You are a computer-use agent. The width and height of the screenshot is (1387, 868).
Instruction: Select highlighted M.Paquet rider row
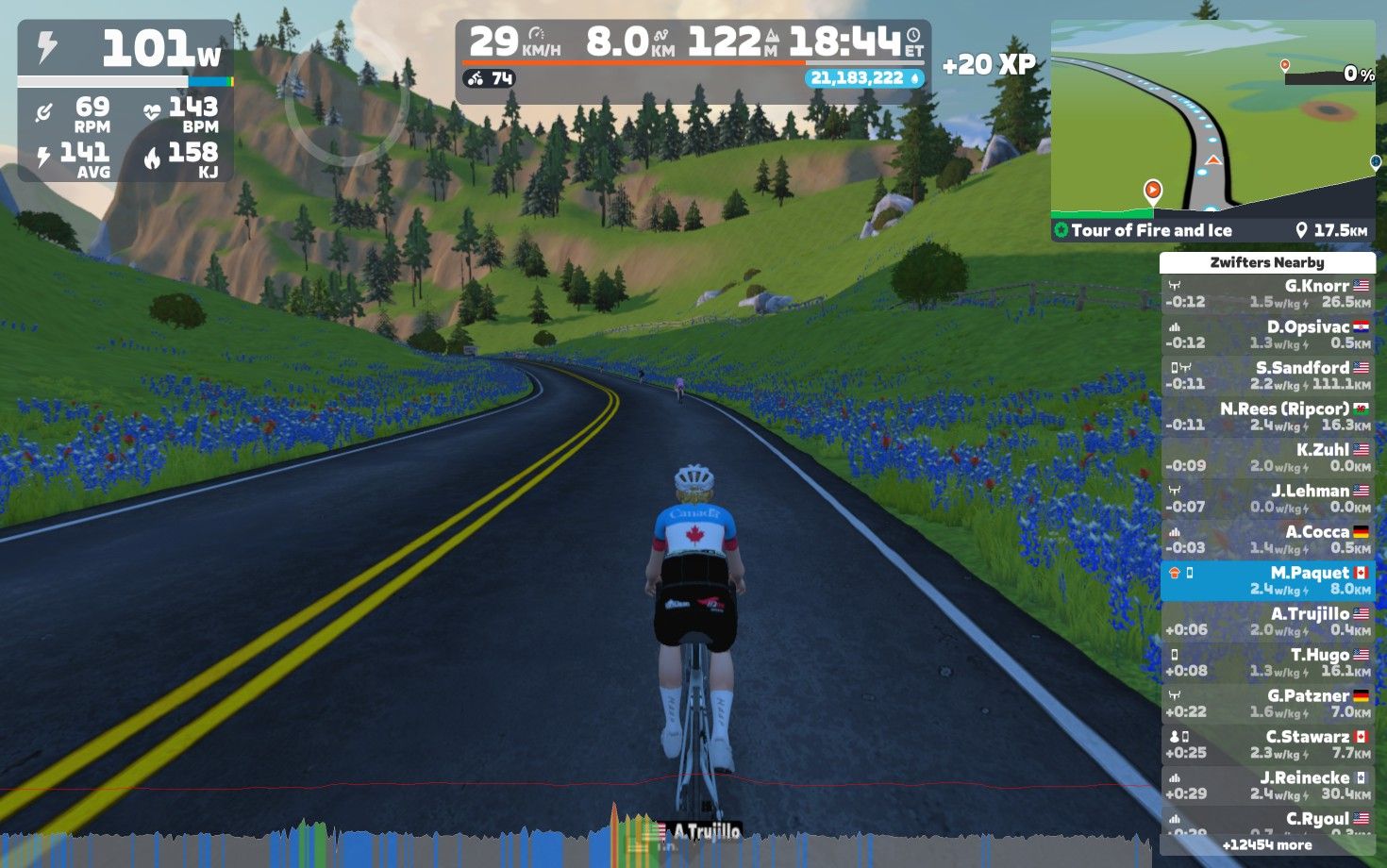(x=1267, y=581)
